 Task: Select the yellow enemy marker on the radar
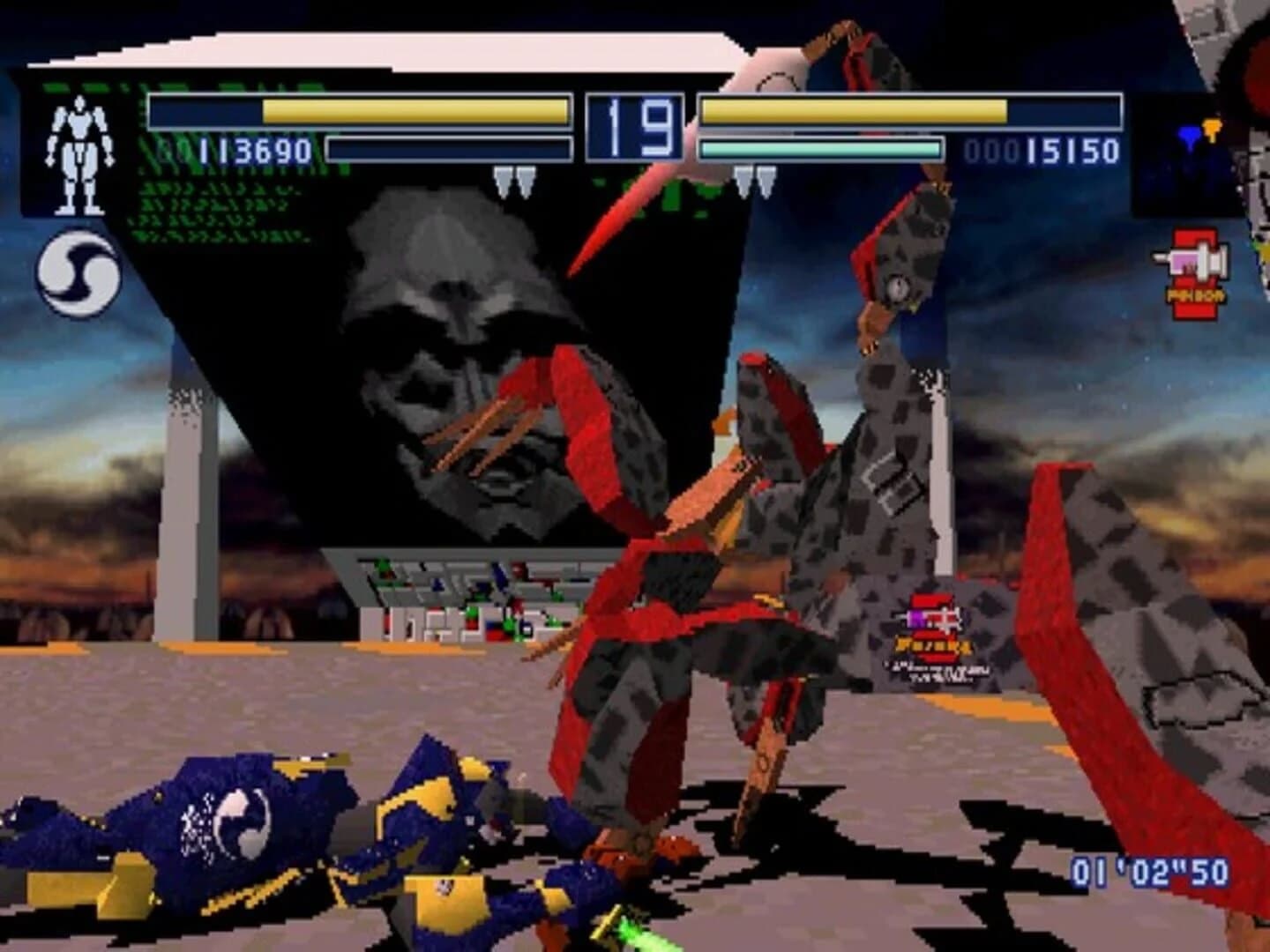point(1212,129)
